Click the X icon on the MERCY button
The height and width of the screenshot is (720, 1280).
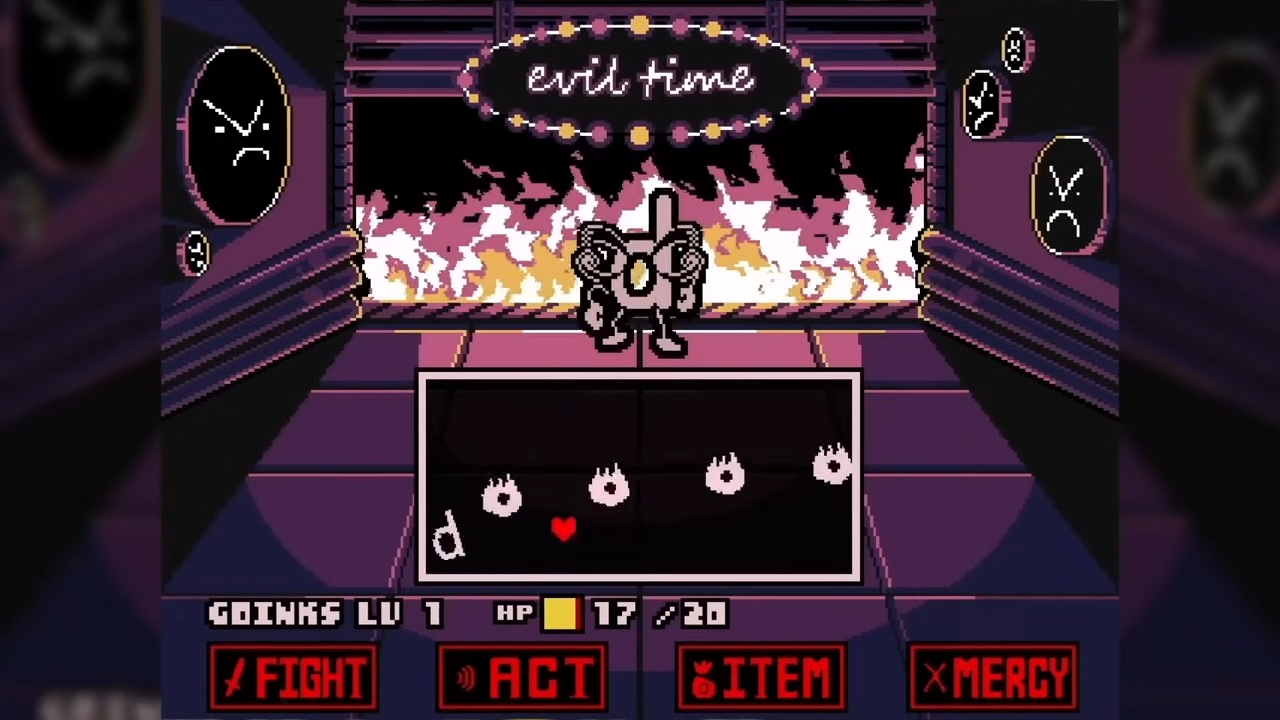933,678
